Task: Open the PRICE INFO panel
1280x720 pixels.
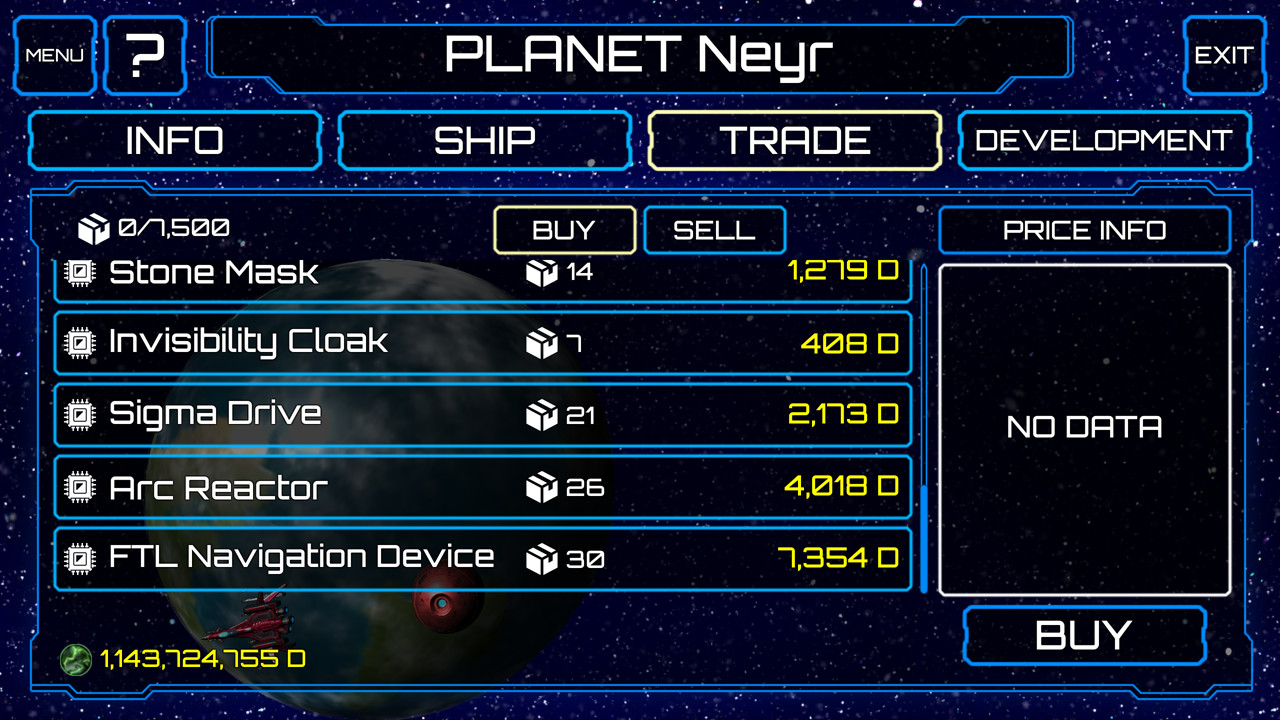Action: (x=1084, y=230)
